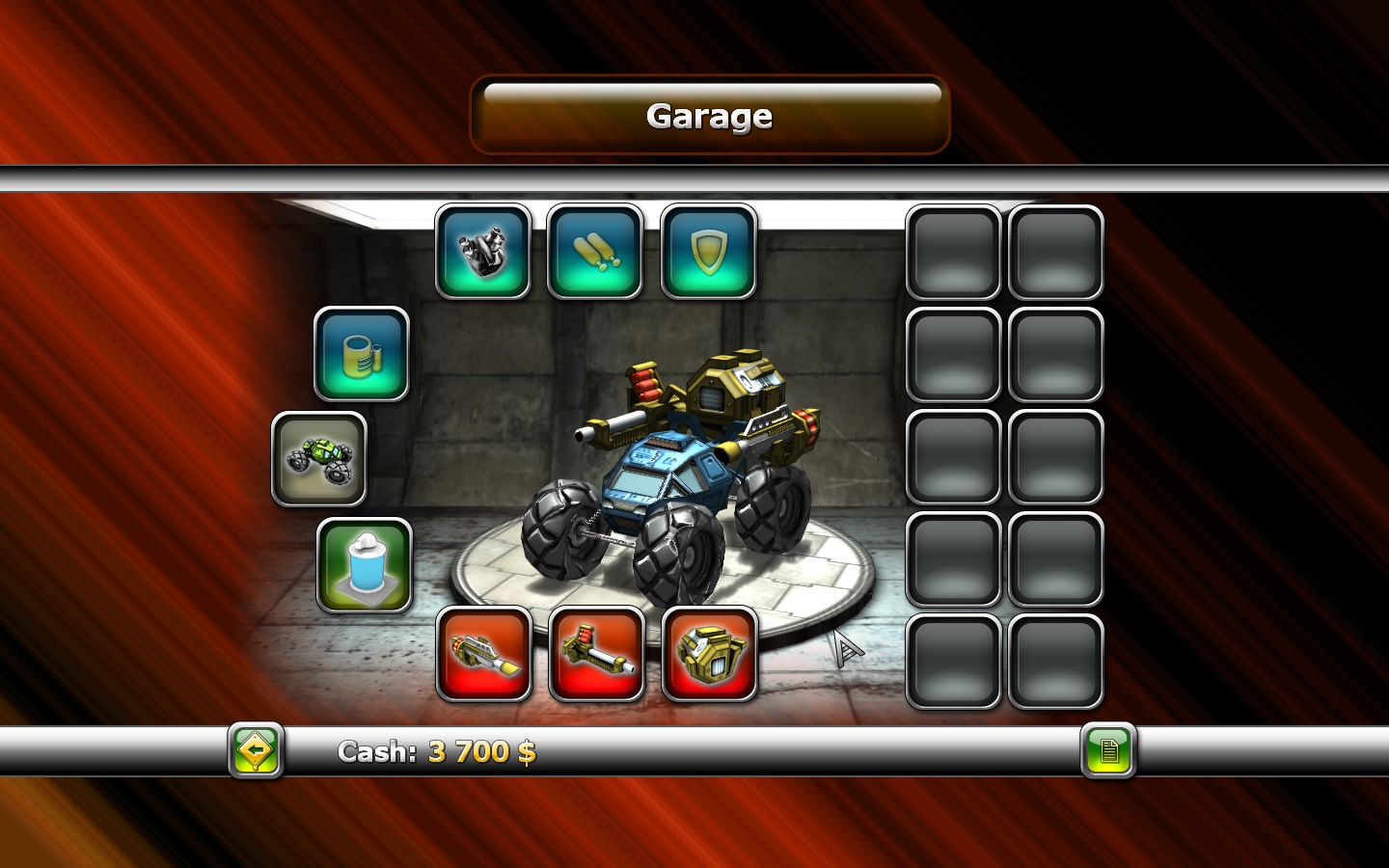Select the rocket launcher weapon icon
Viewport: 1389px width, 868px height.
pyautogui.click(x=484, y=652)
